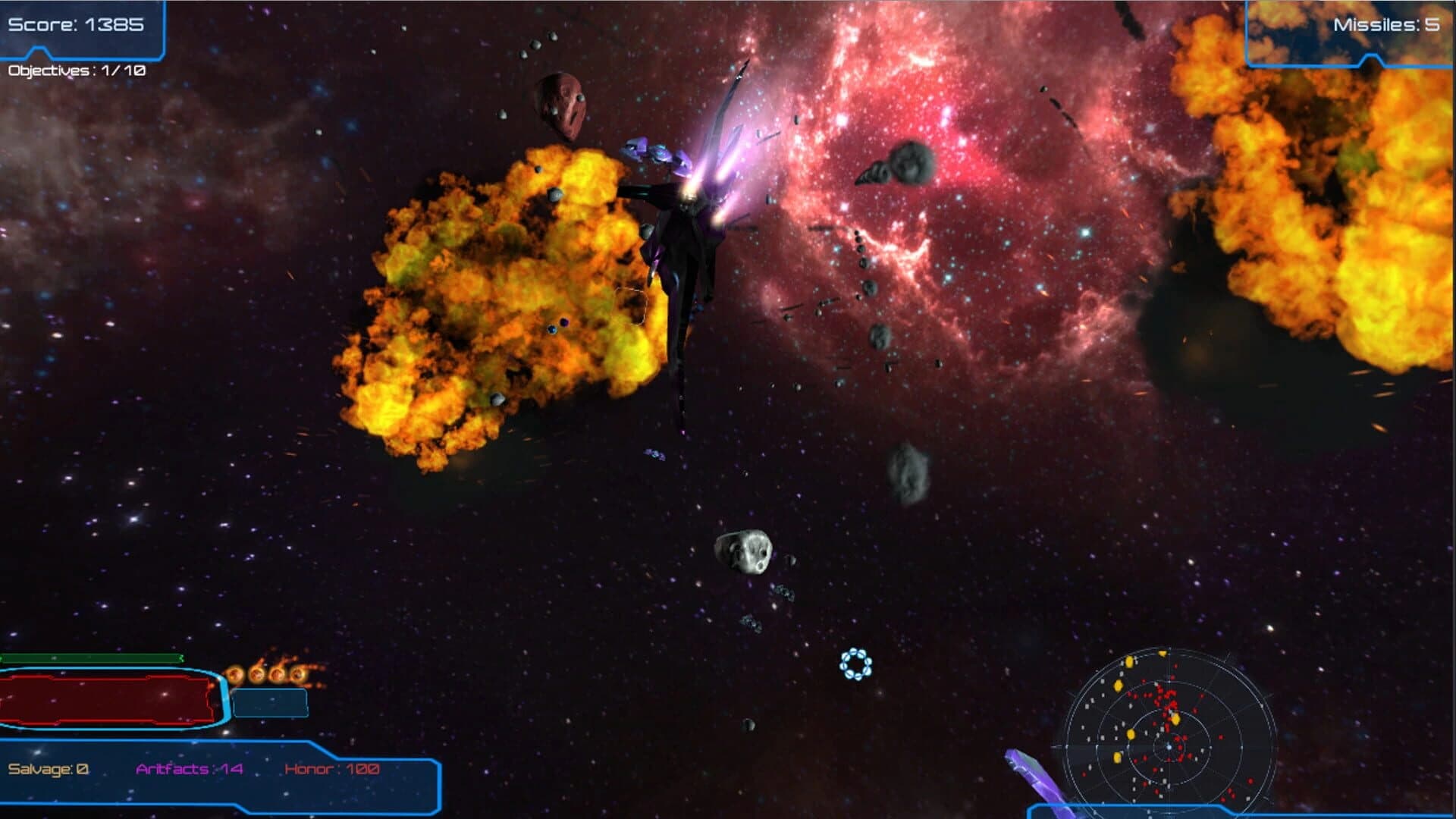The height and width of the screenshot is (819, 1456).
Task: Click the green shield bar
Action: [x=91, y=659]
